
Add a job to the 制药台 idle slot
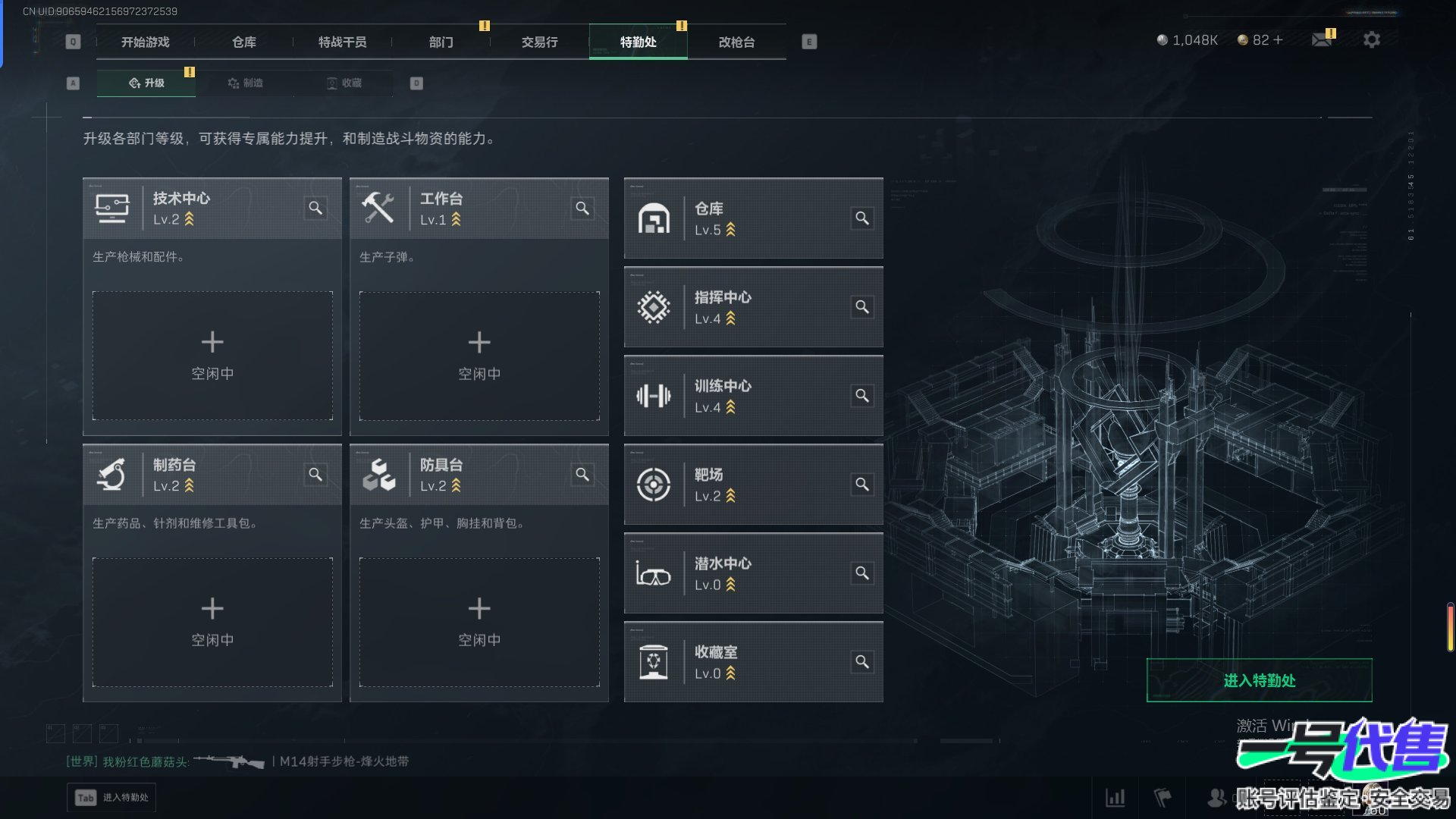pyautogui.click(x=212, y=622)
